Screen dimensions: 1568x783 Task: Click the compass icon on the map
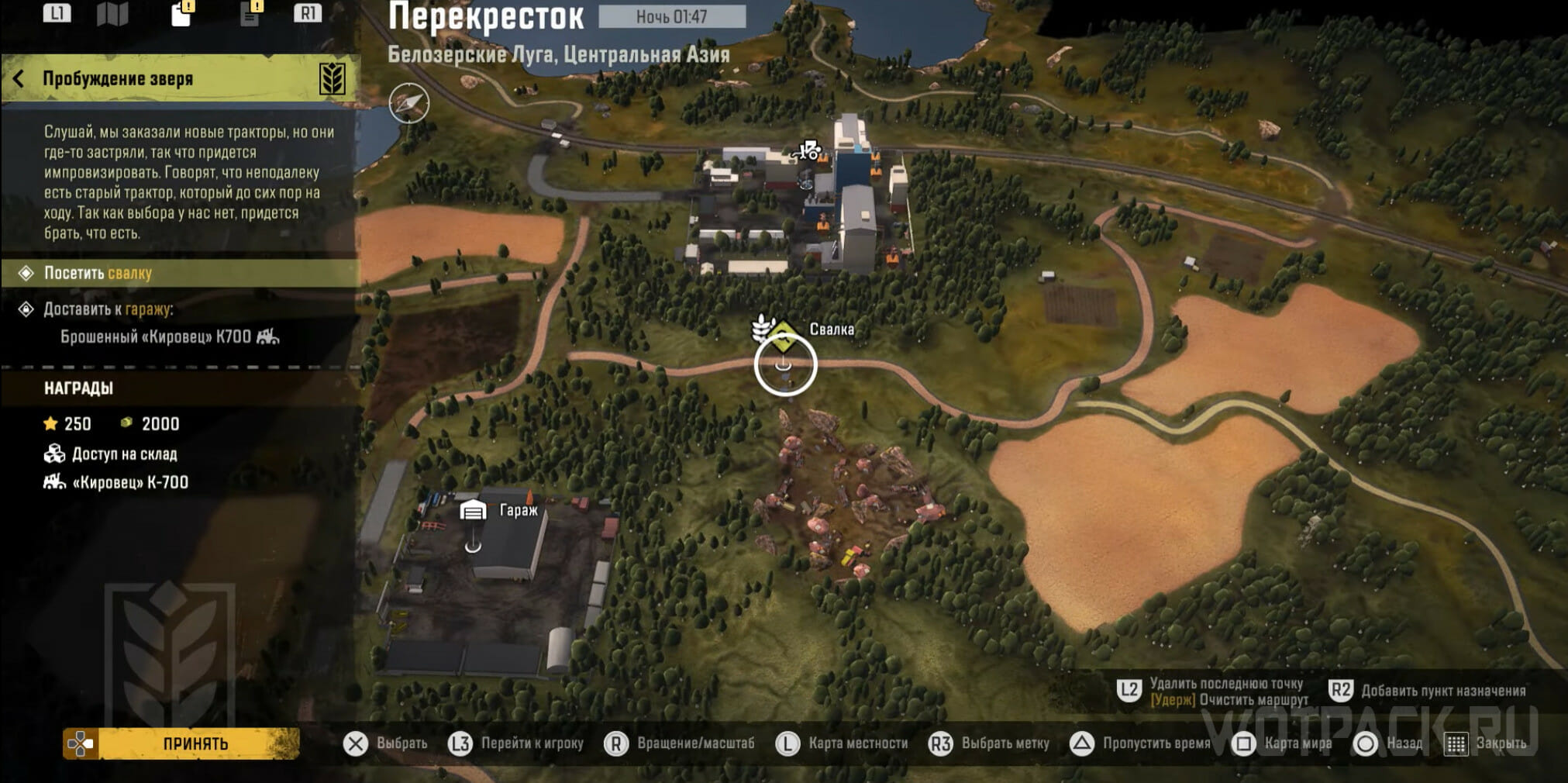point(409,102)
